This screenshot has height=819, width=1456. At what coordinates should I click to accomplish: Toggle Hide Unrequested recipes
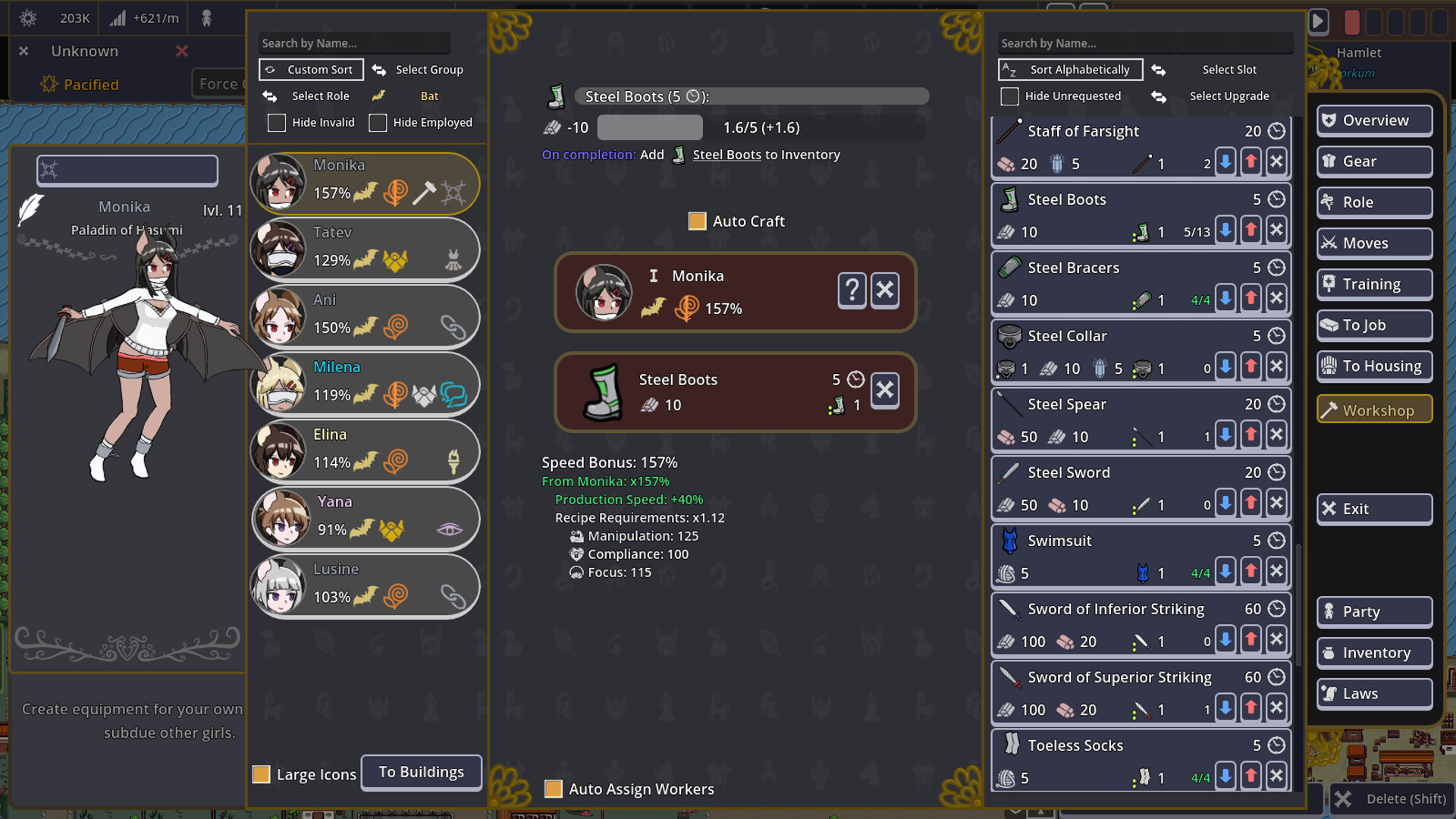coord(1009,96)
